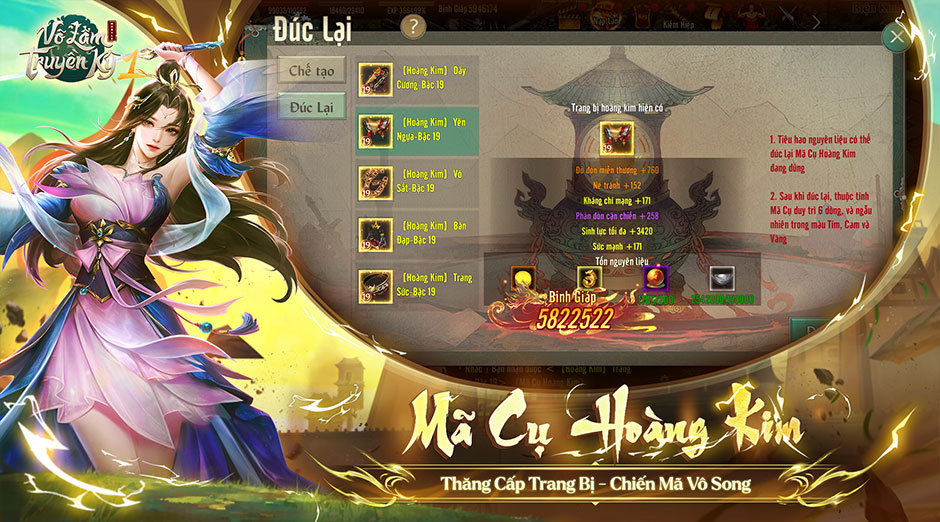940x522 pixels.
Task: Choose Dây Cương-Bậc 19 from the list
Action: tap(417, 78)
